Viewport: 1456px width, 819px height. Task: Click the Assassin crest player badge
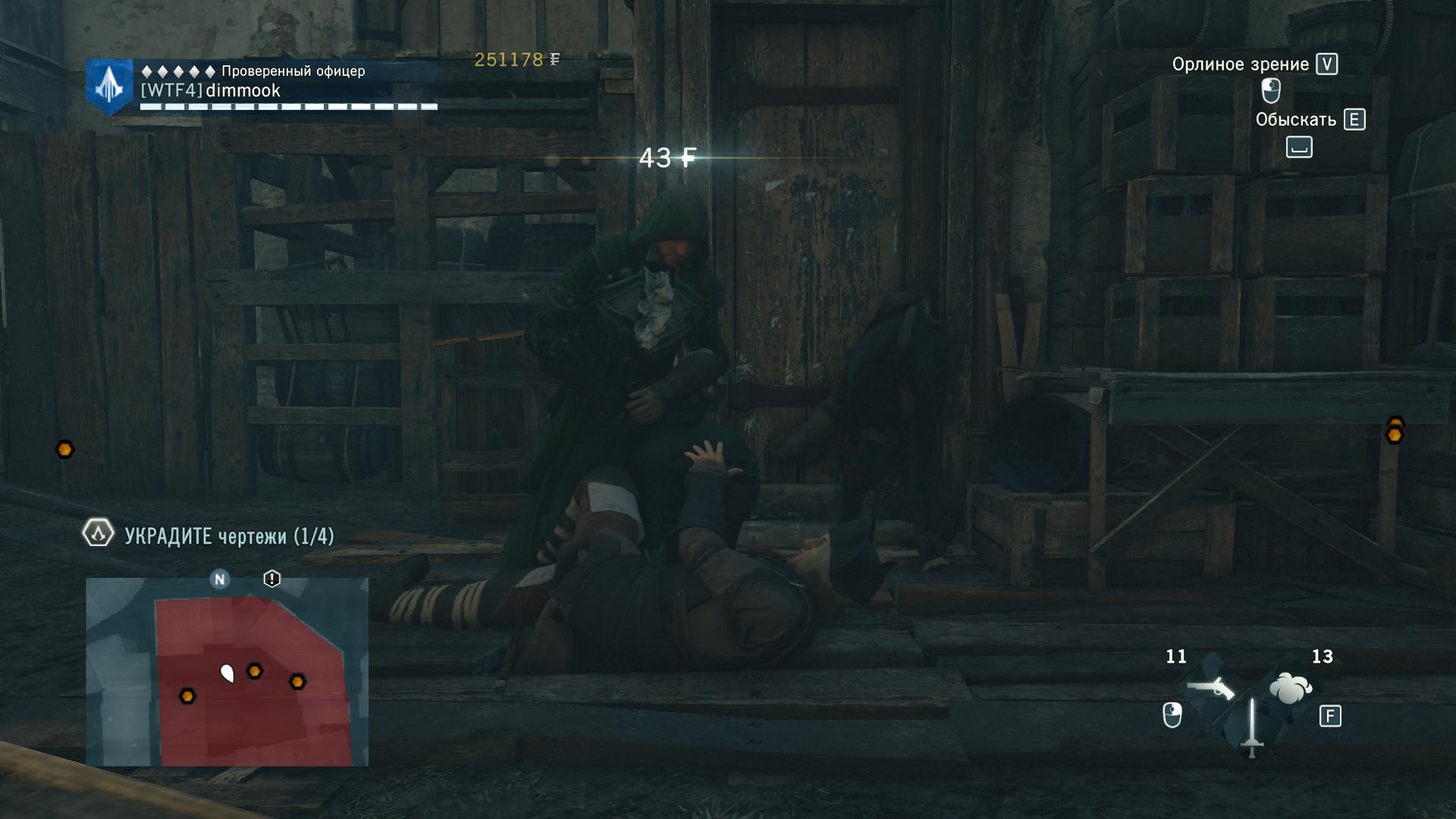[x=109, y=86]
